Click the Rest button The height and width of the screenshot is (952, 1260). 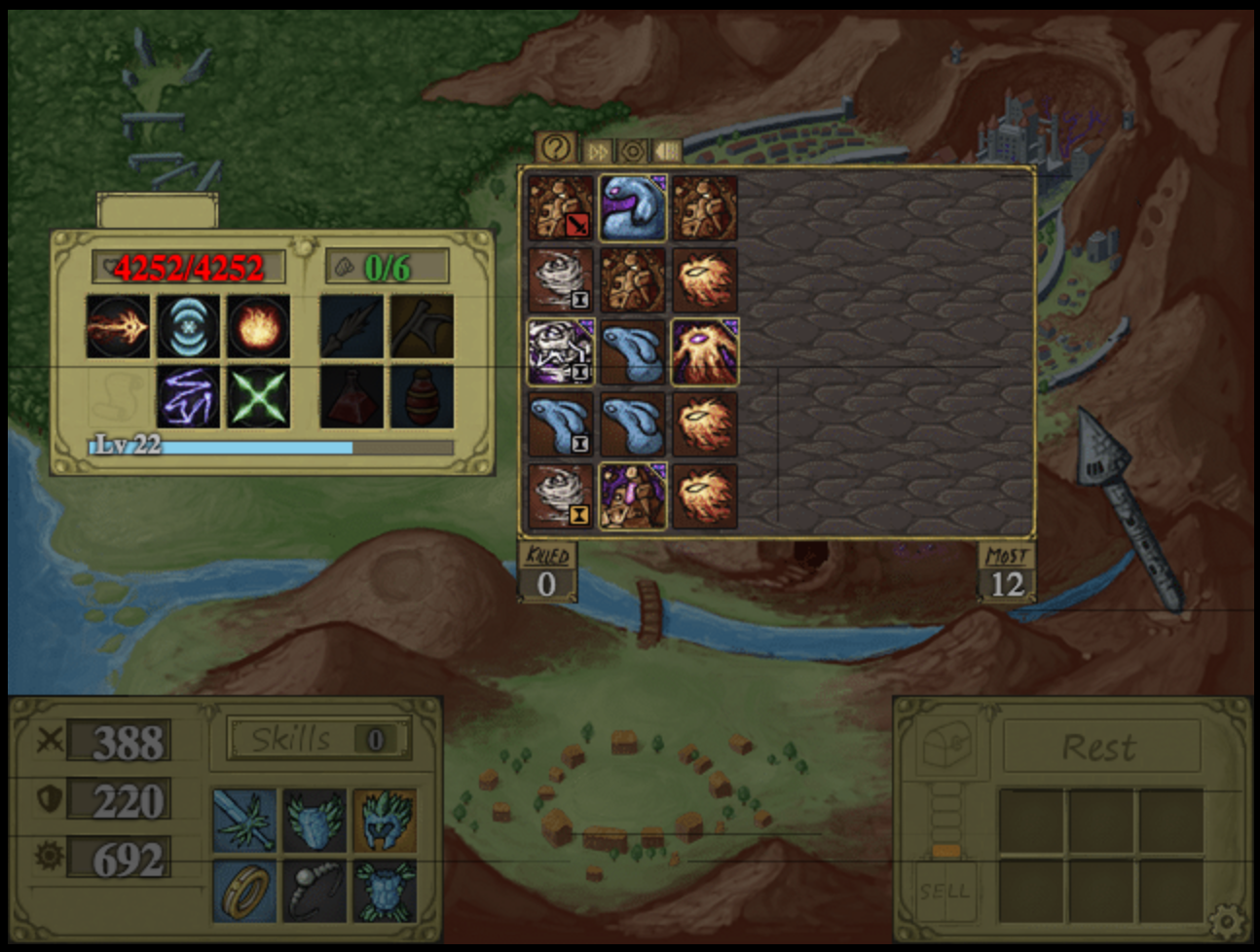pos(1099,748)
